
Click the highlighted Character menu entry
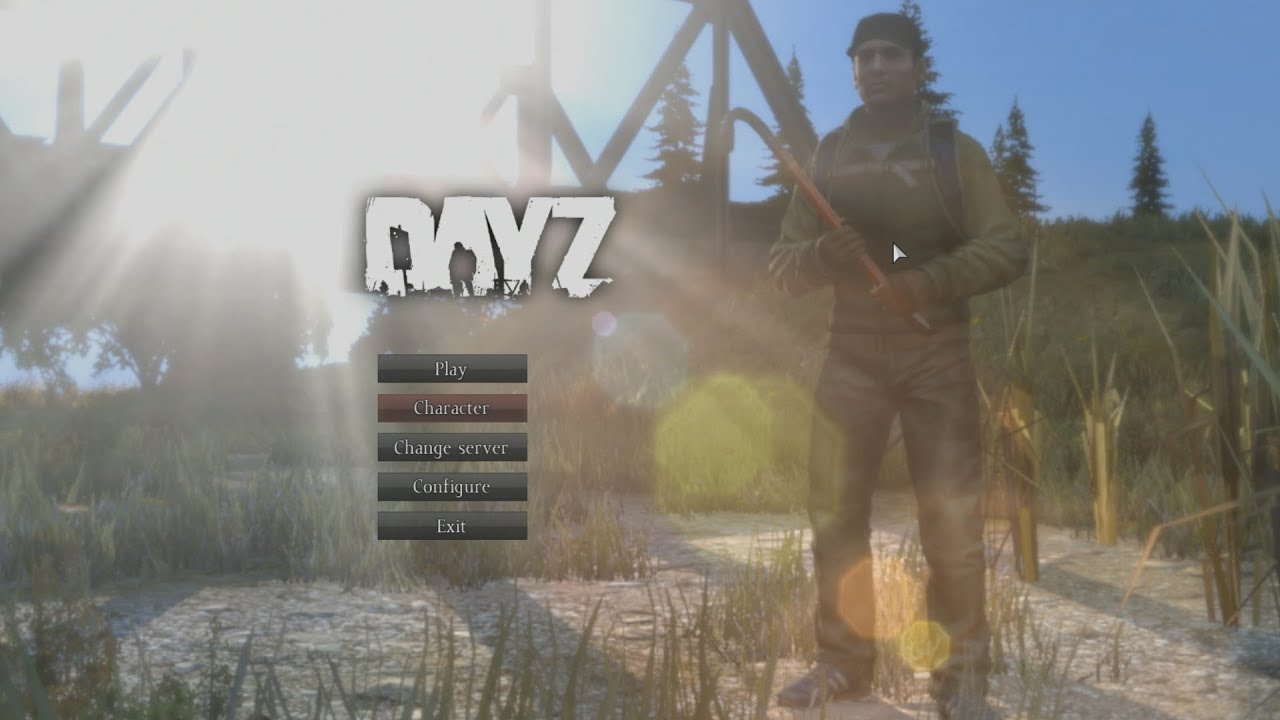pos(450,408)
